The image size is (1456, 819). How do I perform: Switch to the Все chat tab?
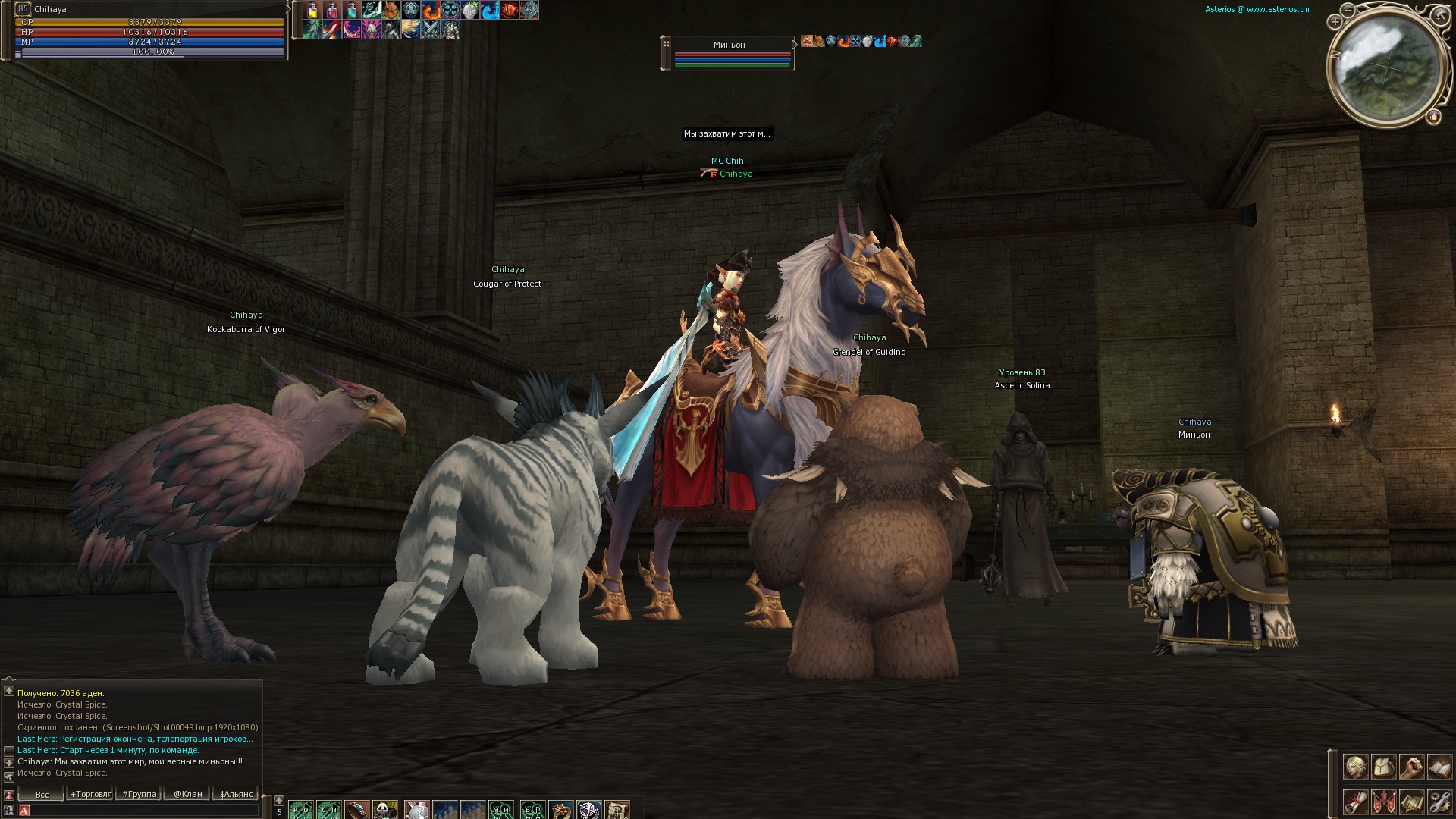point(42,795)
